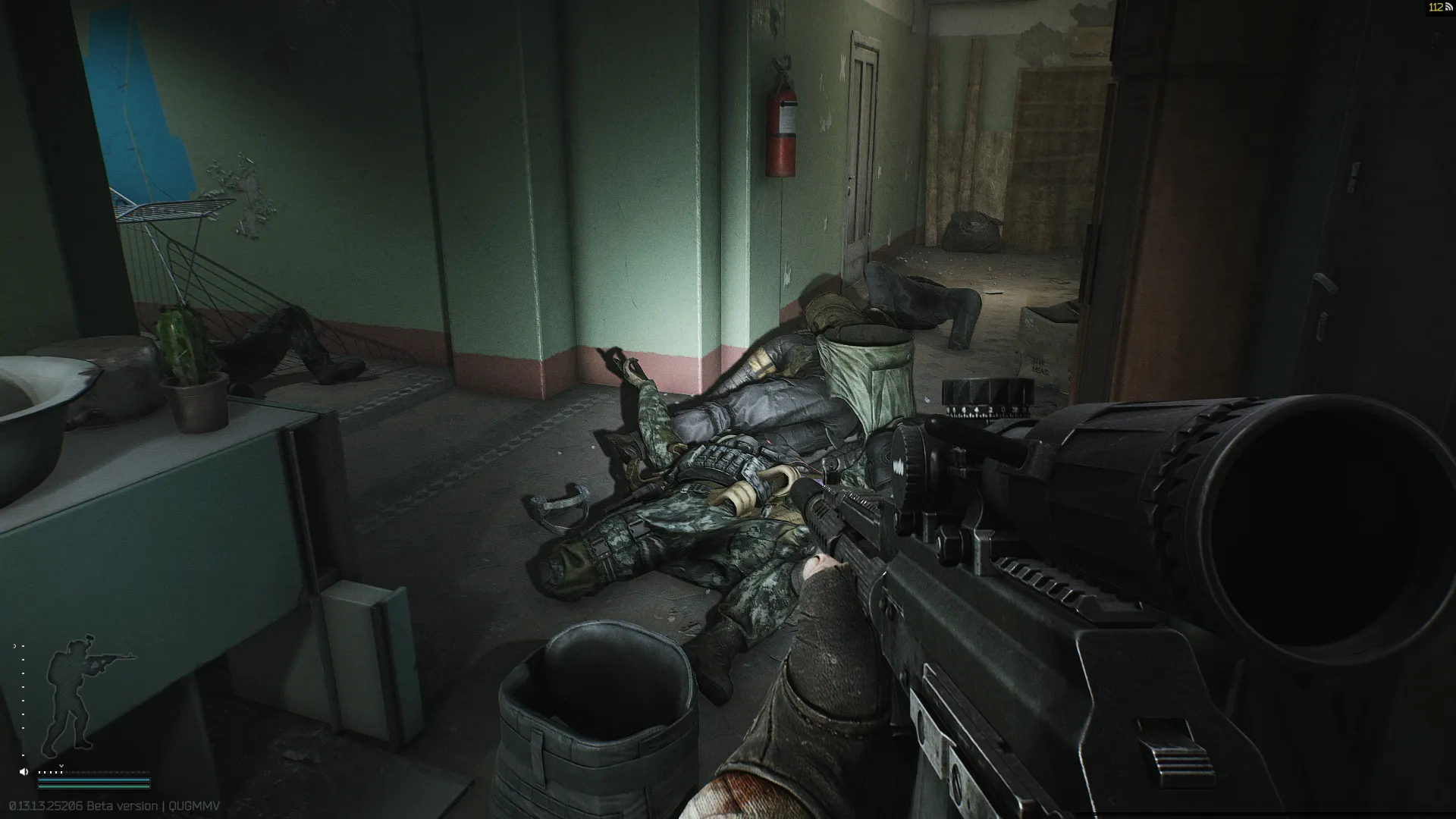
Task: Click the speaker volume icon
Action: (24, 772)
